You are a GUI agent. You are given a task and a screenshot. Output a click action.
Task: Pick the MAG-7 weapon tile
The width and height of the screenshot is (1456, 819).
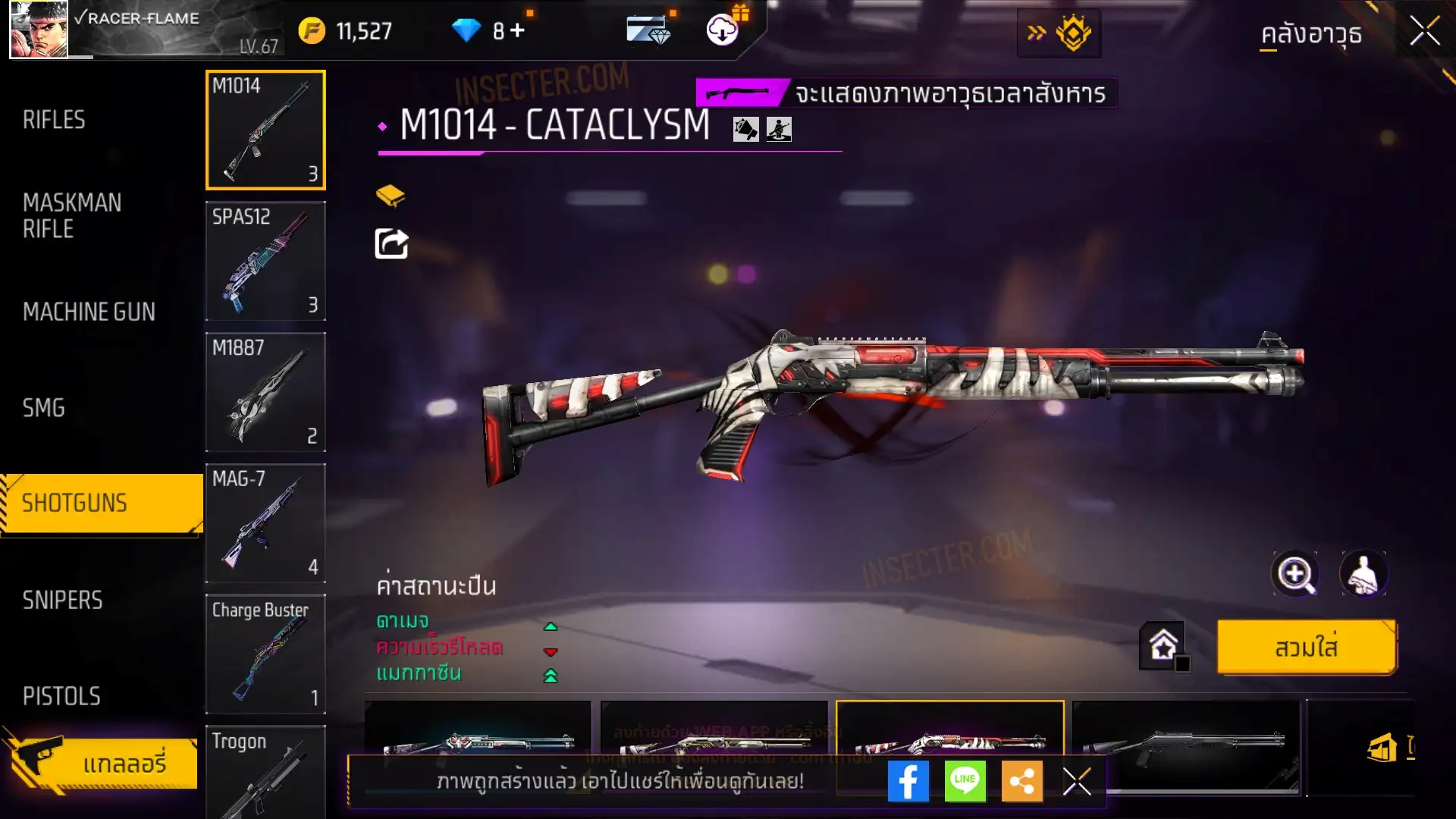[265, 523]
